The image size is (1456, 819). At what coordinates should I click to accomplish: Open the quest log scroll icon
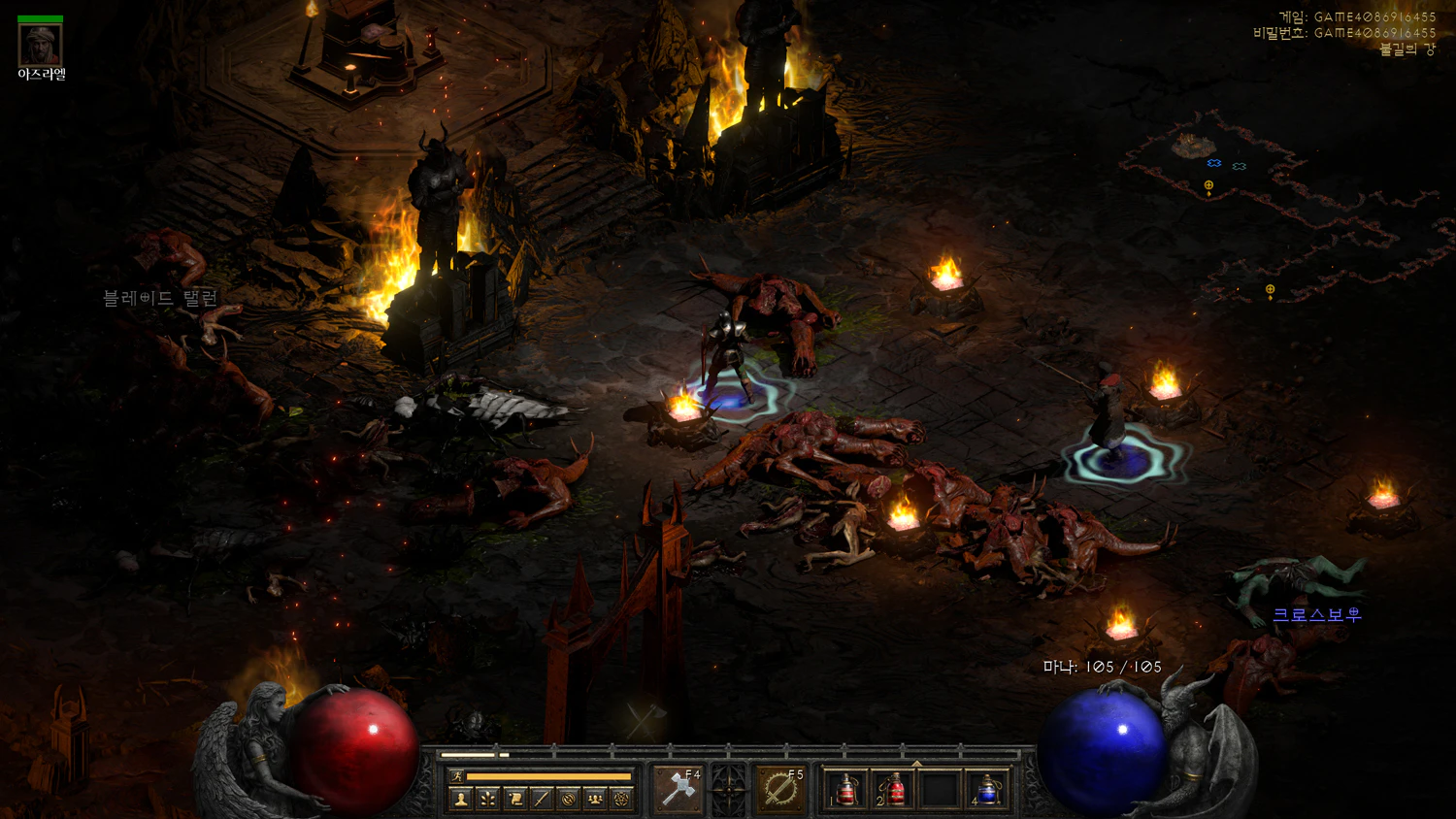(x=515, y=799)
